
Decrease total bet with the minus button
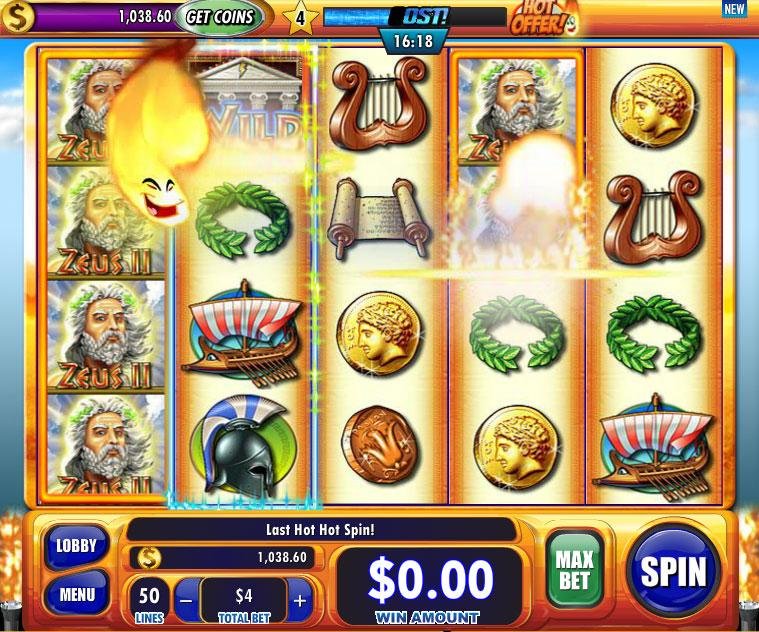(186, 601)
